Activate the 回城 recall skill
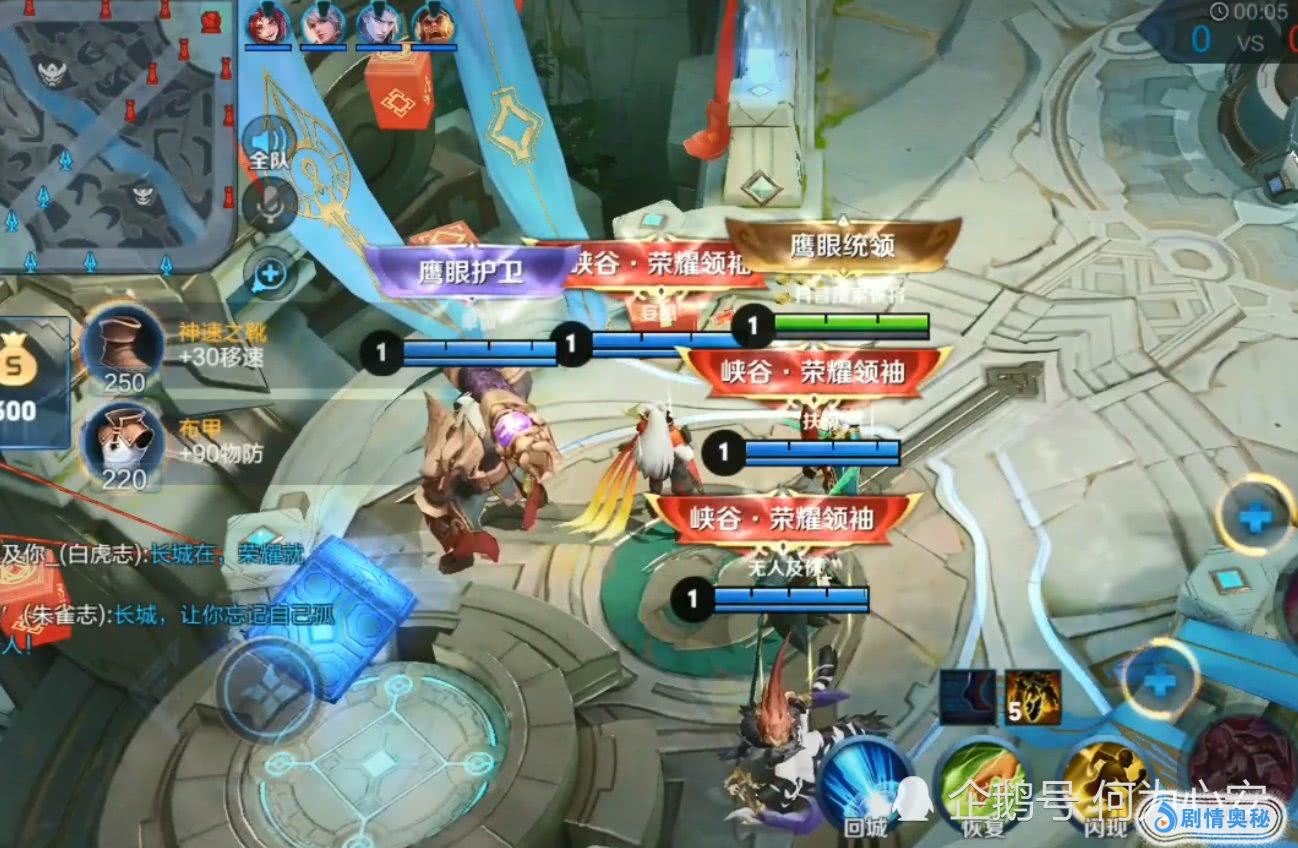Screen dimensions: 1298x848 pos(866,785)
